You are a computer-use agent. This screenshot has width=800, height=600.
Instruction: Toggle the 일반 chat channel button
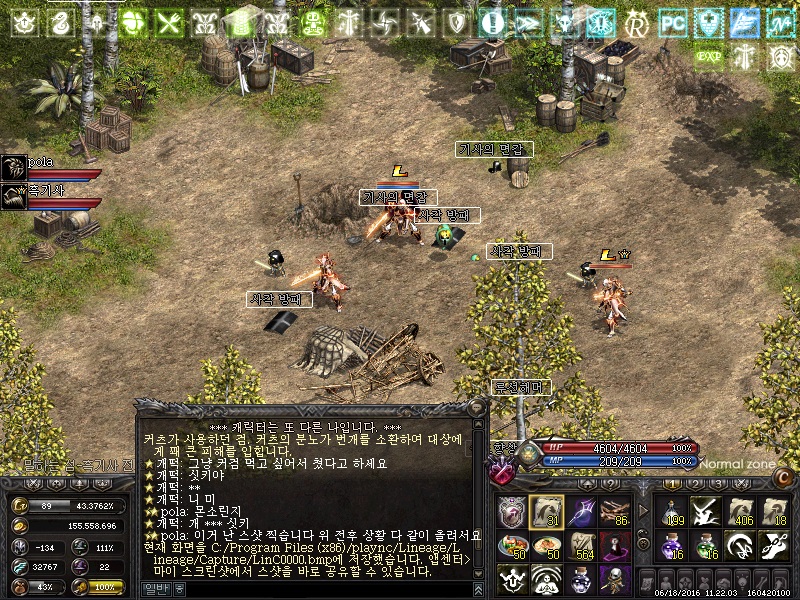(x=155, y=588)
